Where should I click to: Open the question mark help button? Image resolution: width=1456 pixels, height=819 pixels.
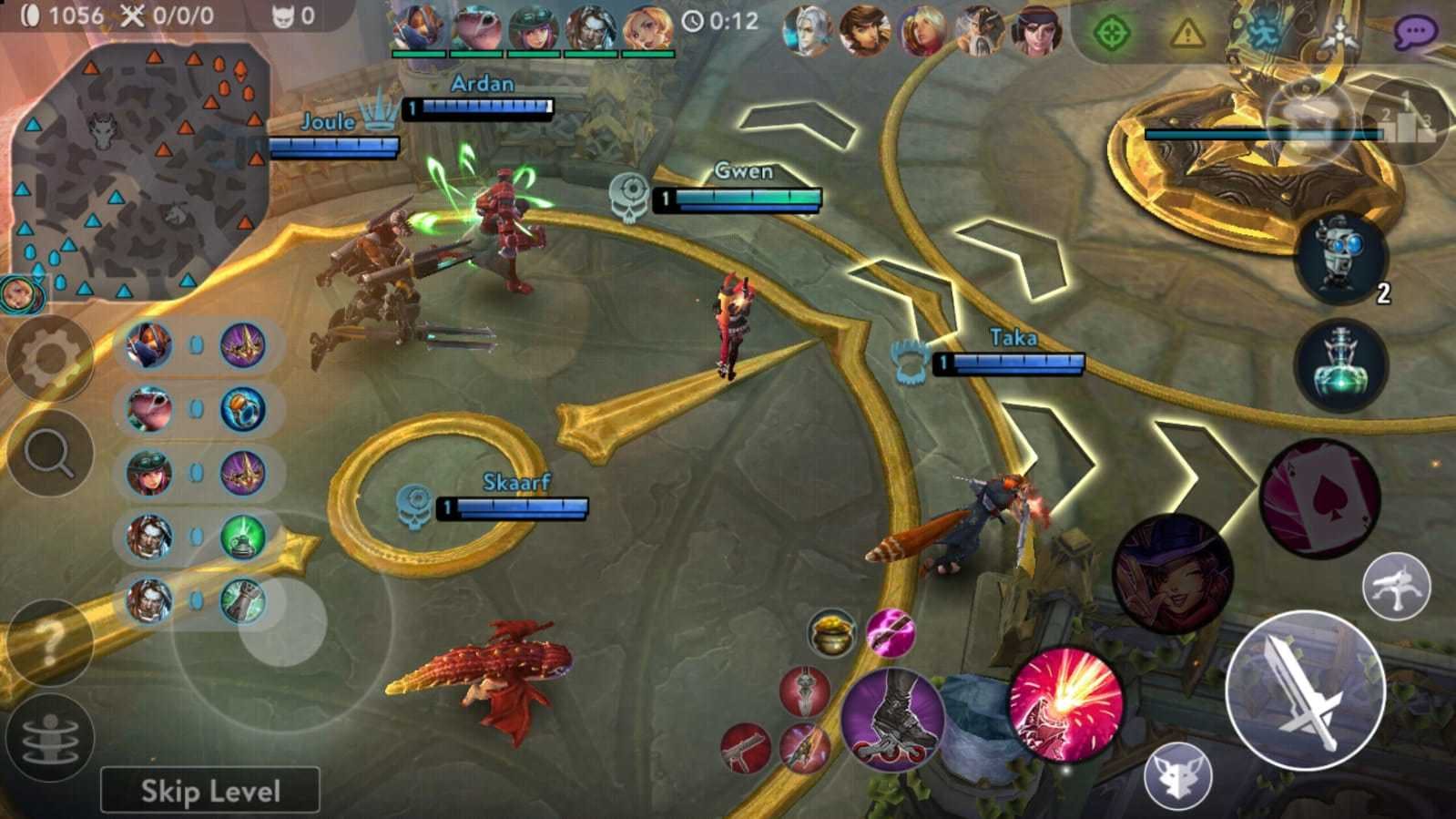coord(49,642)
